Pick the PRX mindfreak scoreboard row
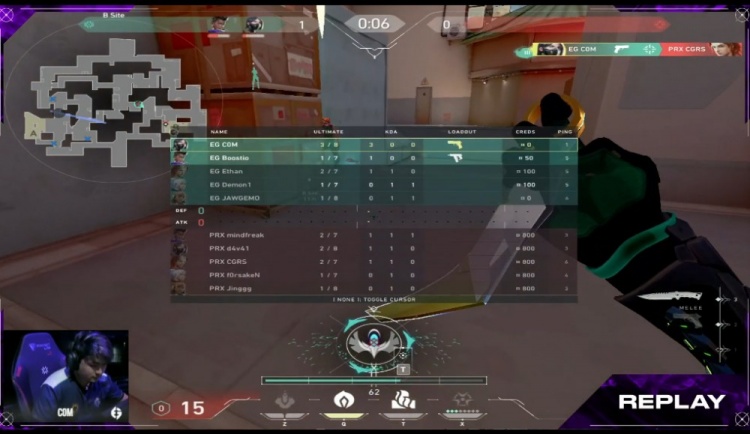The width and height of the screenshot is (750, 434). tap(375, 235)
